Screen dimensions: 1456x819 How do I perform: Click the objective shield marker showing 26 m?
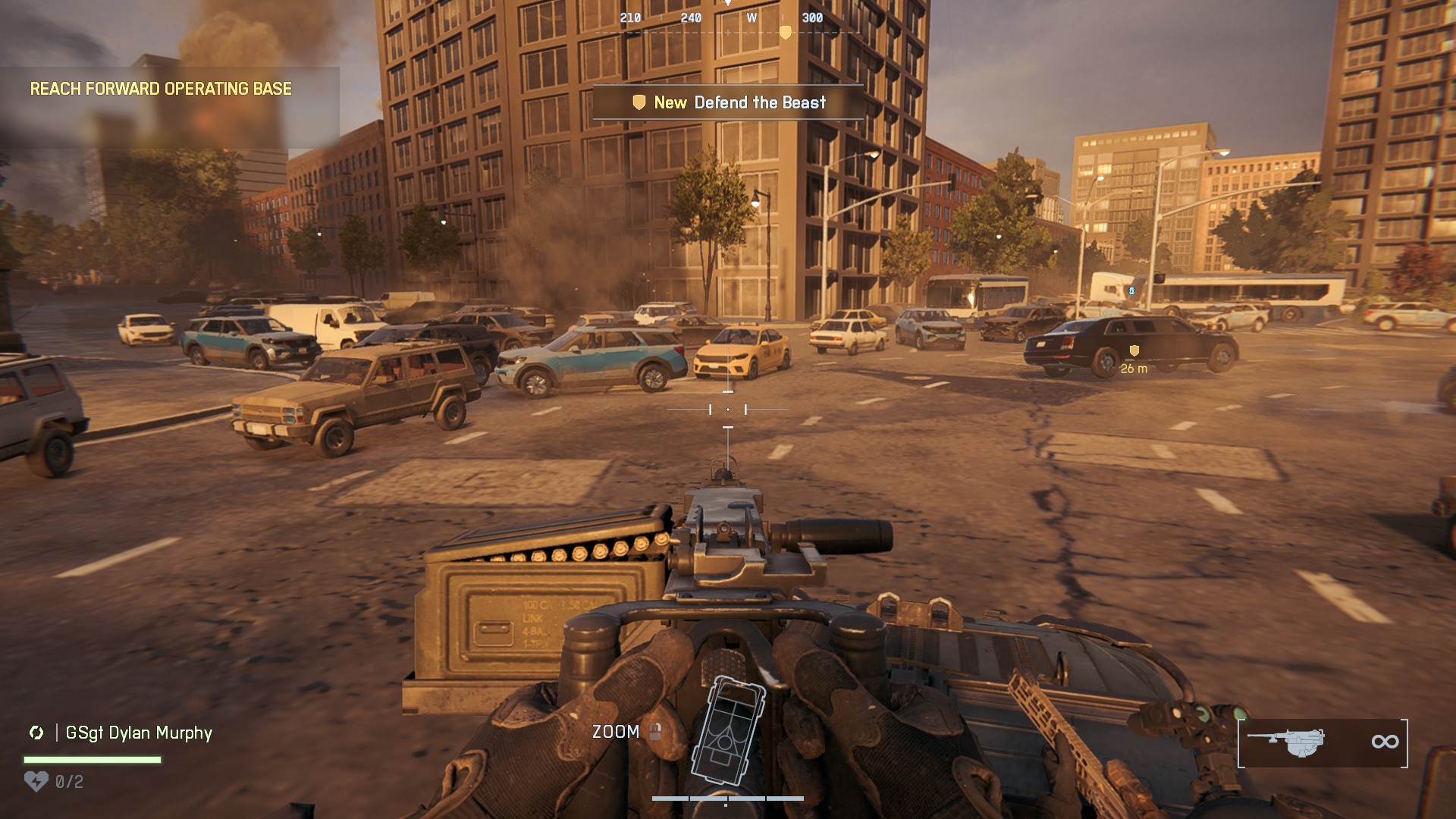(x=1134, y=350)
